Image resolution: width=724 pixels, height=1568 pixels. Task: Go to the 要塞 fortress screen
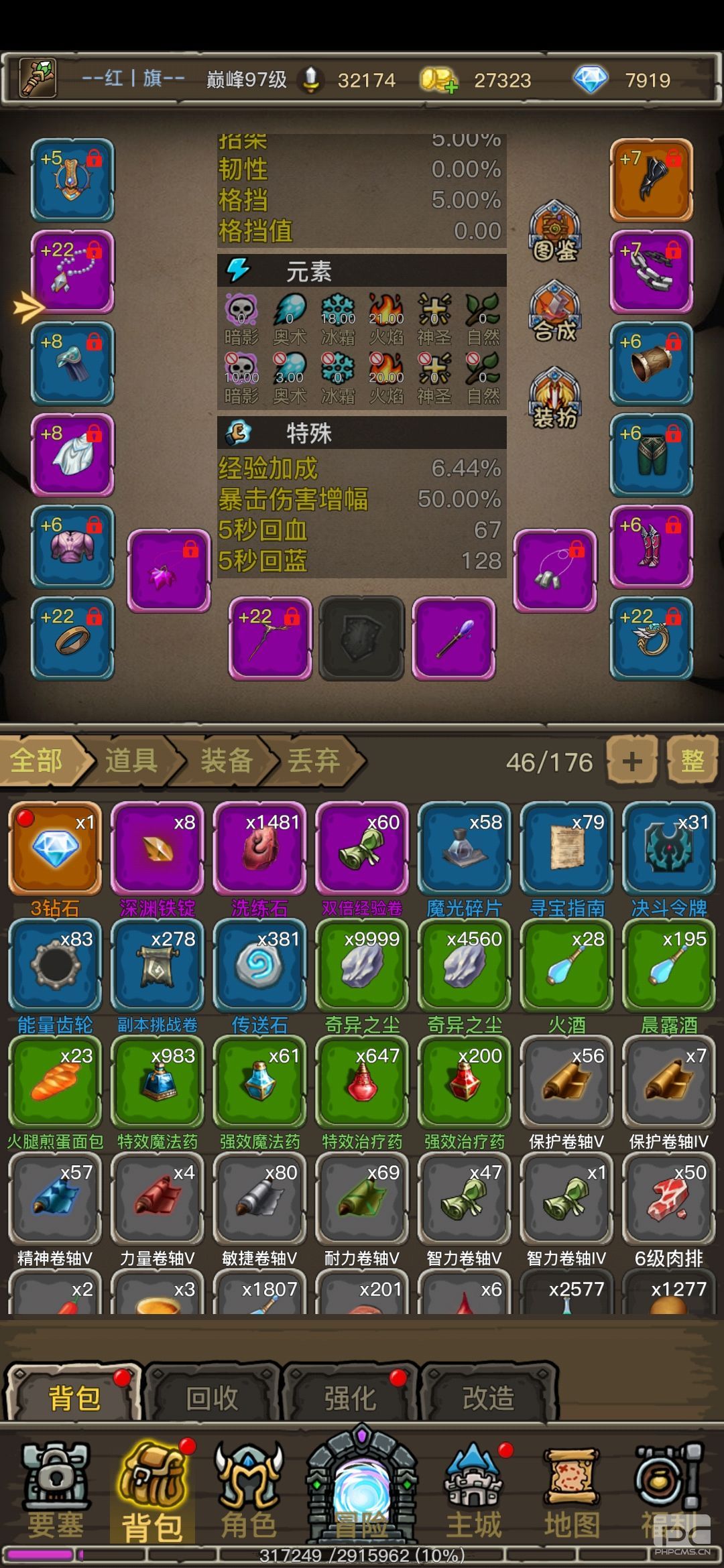tap(55, 1491)
